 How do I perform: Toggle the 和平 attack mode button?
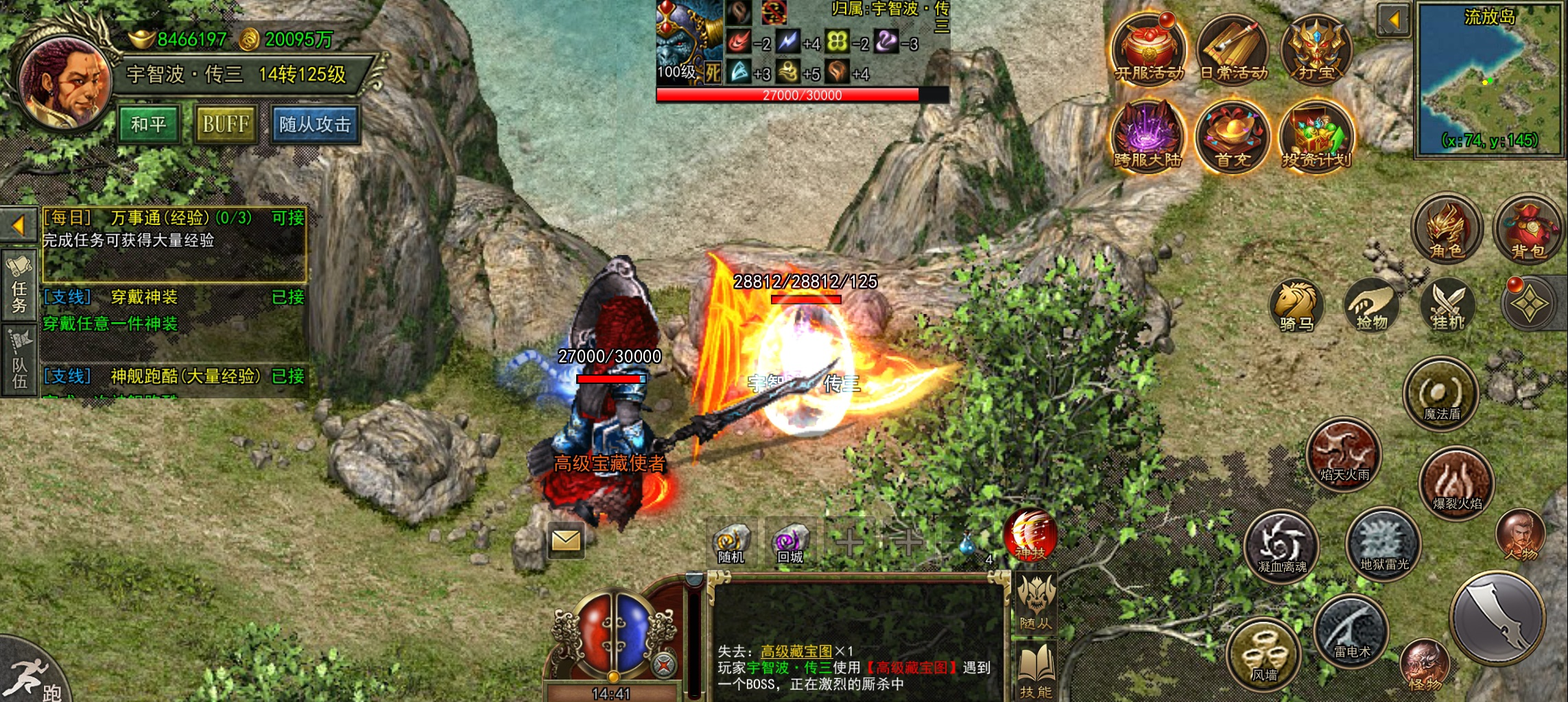click(x=149, y=124)
